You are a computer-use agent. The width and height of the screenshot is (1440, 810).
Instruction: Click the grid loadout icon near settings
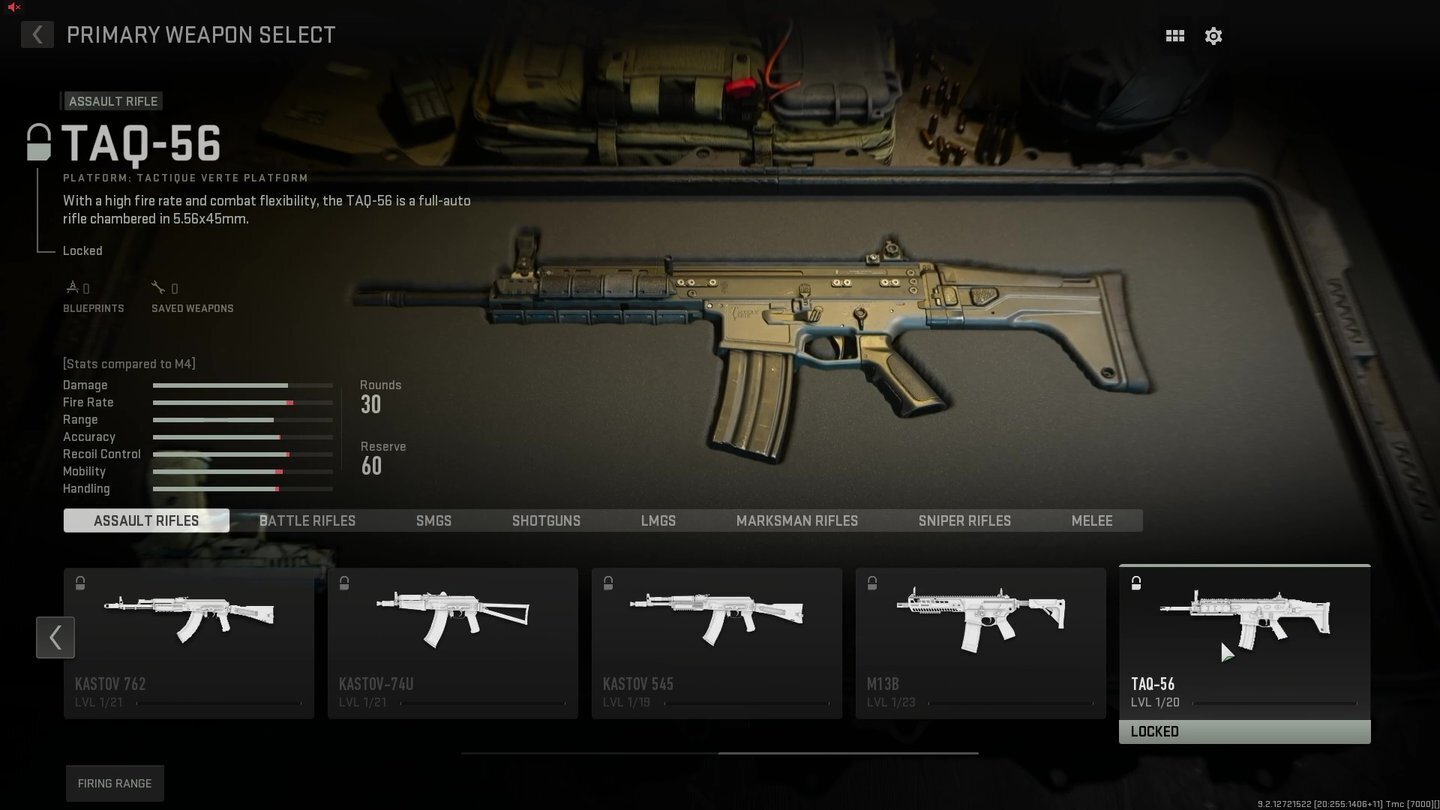pos(1174,35)
